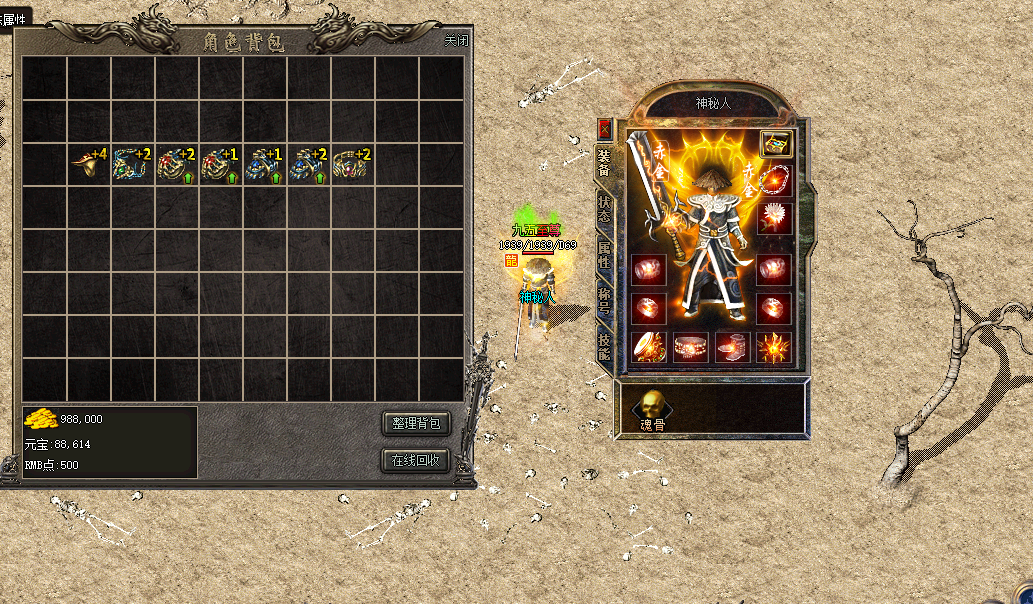Select the green-gem necklace +2 item

point(133,164)
